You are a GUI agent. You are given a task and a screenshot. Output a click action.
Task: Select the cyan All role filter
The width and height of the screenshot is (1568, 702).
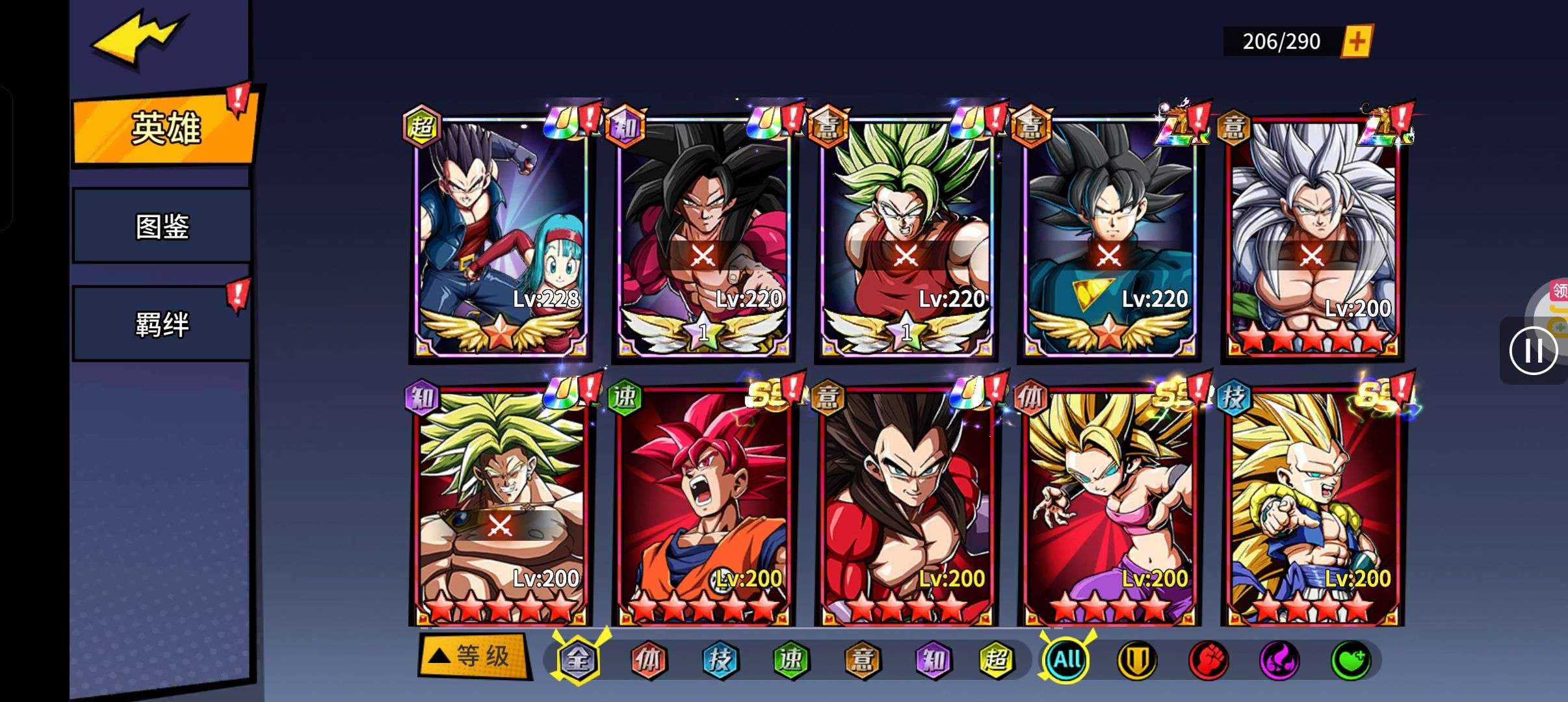(1066, 660)
